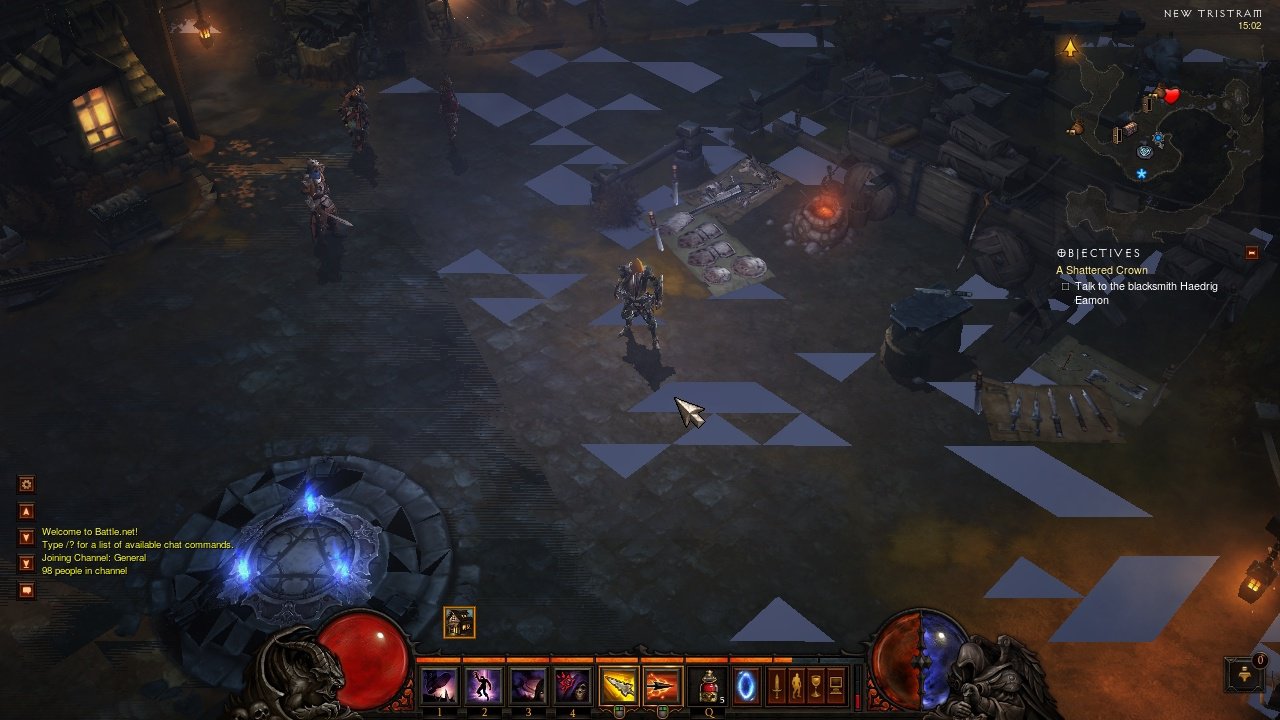The image size is (1280, 720).
Task: Open chat settings gear button
Action: (x=27, y=484)
